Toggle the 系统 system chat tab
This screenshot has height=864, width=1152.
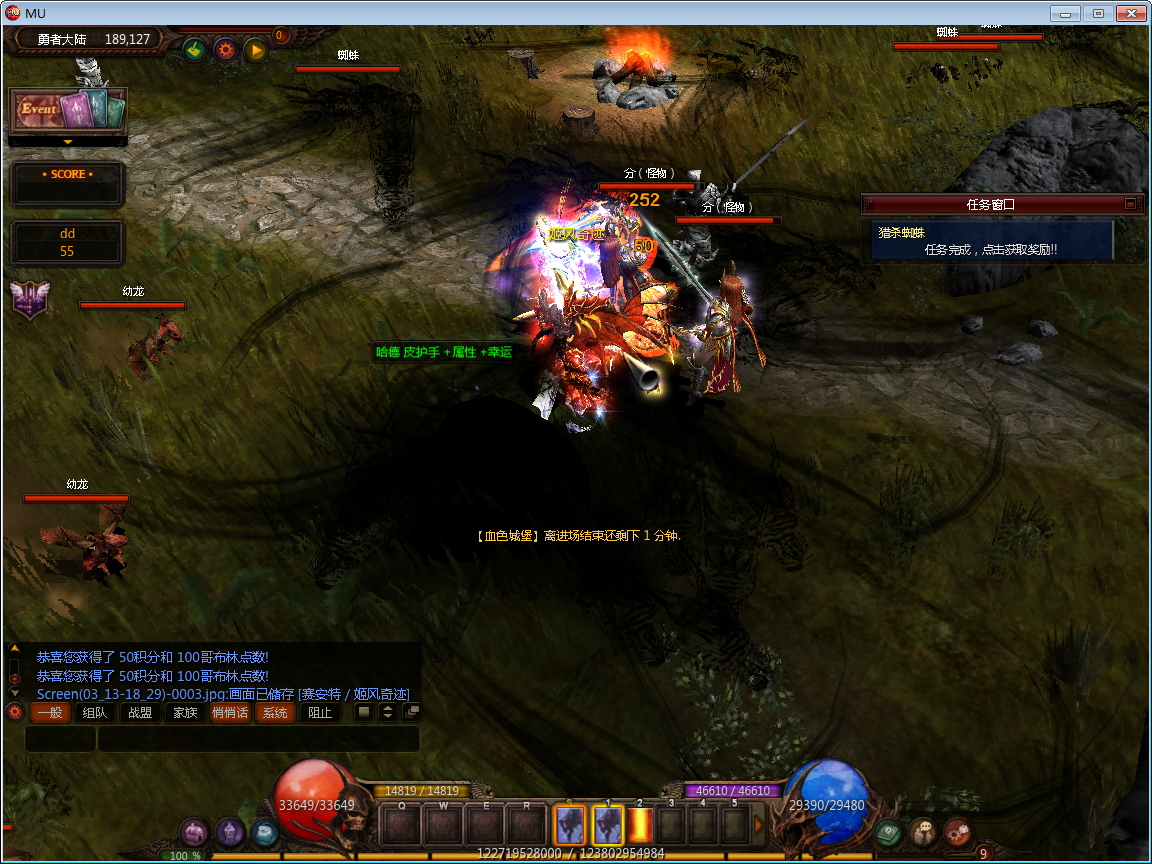[x=275, y=713]
